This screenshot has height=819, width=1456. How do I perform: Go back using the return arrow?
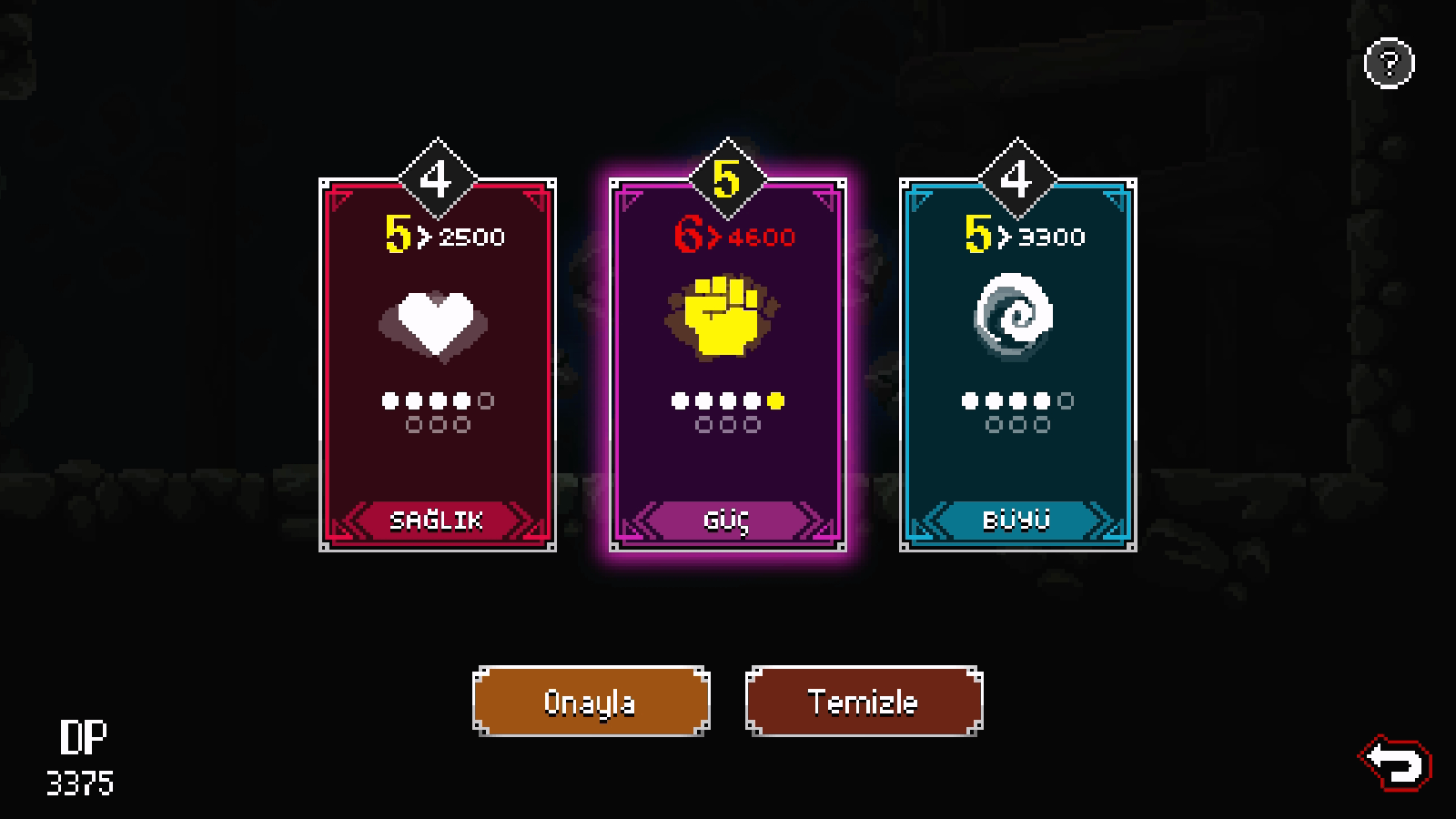point(1395,763)
